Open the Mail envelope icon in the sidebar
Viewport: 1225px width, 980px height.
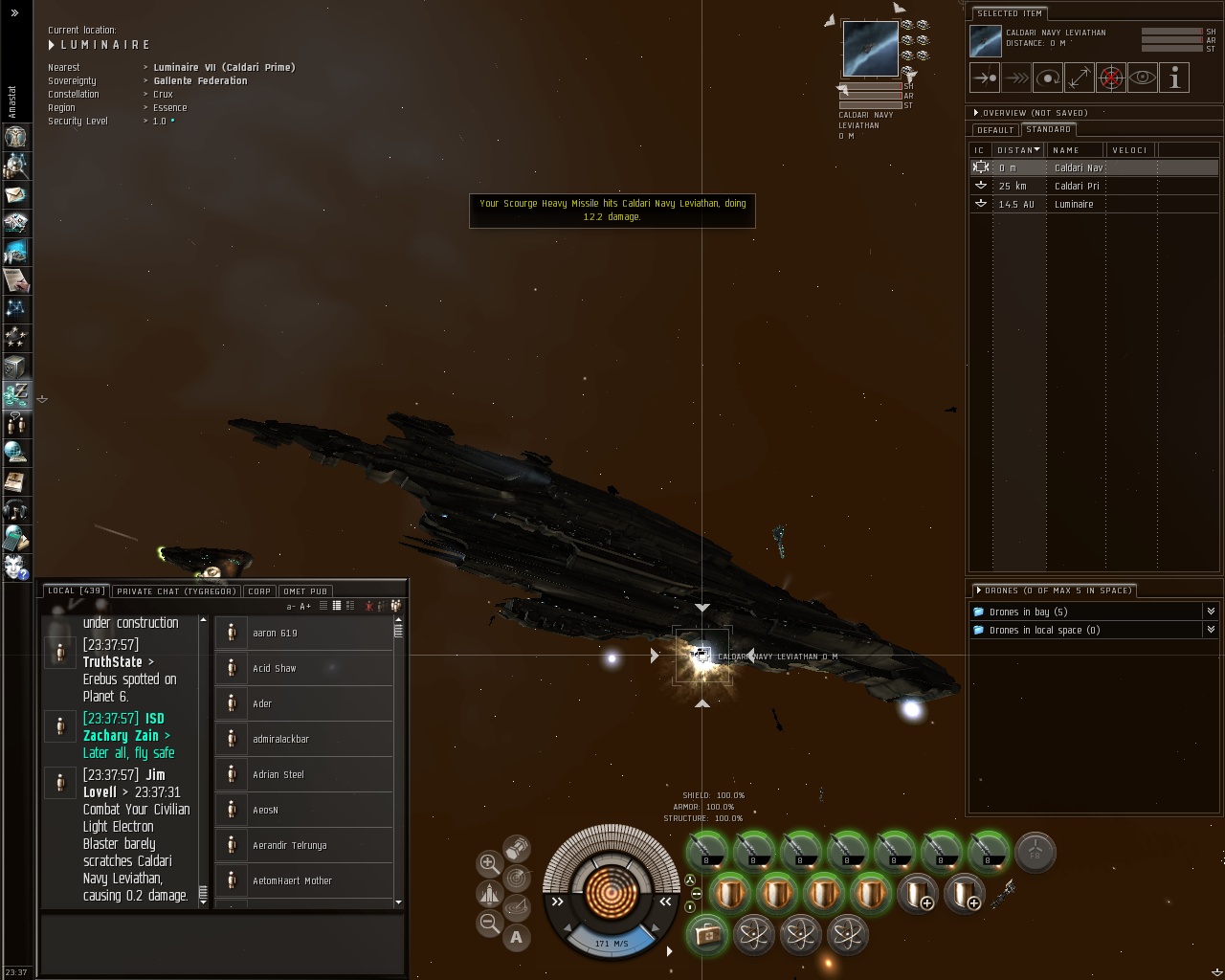click(x=16, y=194)
